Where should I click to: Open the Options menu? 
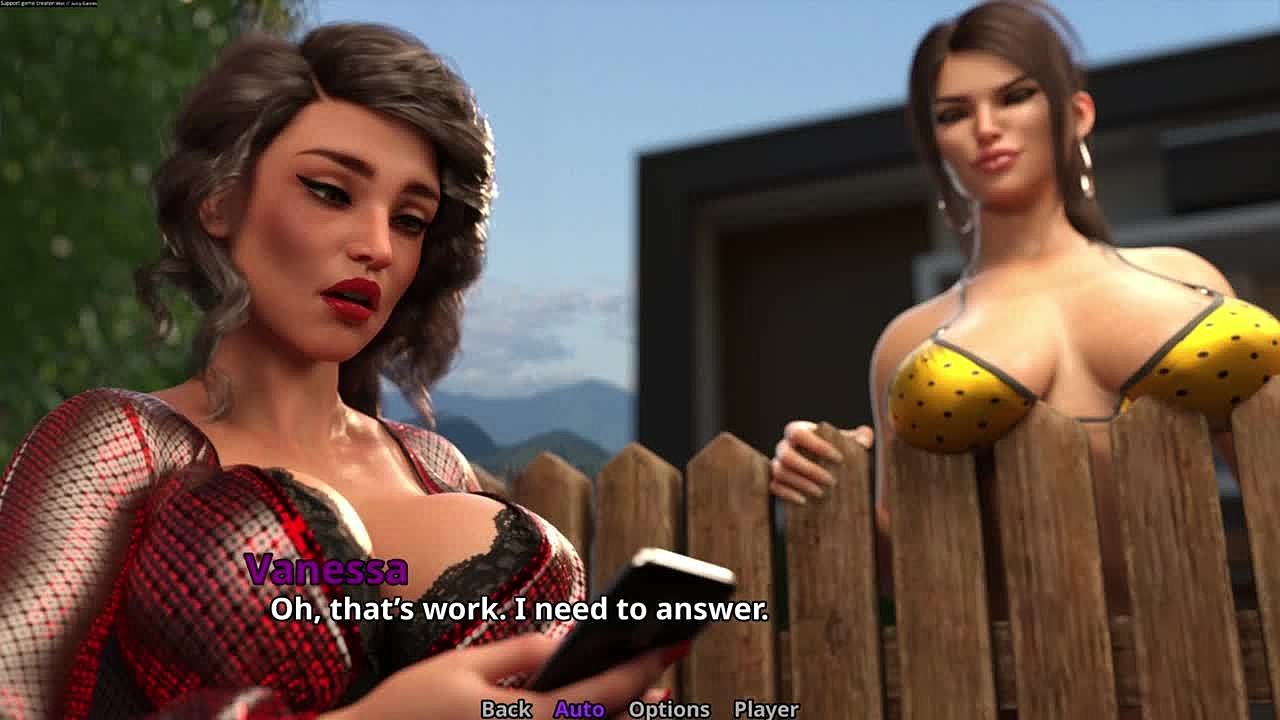point(668,708)
